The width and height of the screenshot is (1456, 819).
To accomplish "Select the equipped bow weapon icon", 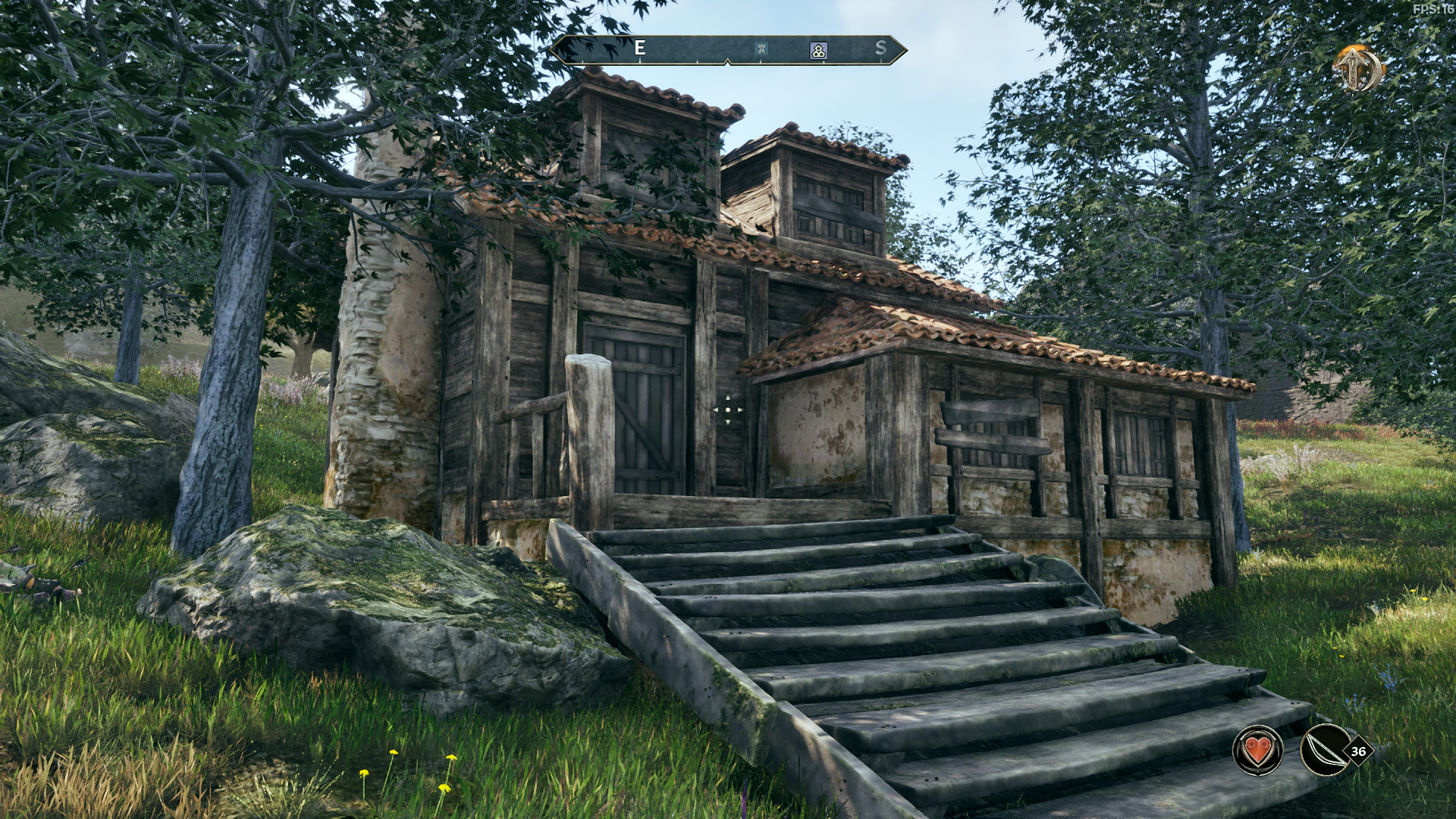I will click(x=1324, y=749).
